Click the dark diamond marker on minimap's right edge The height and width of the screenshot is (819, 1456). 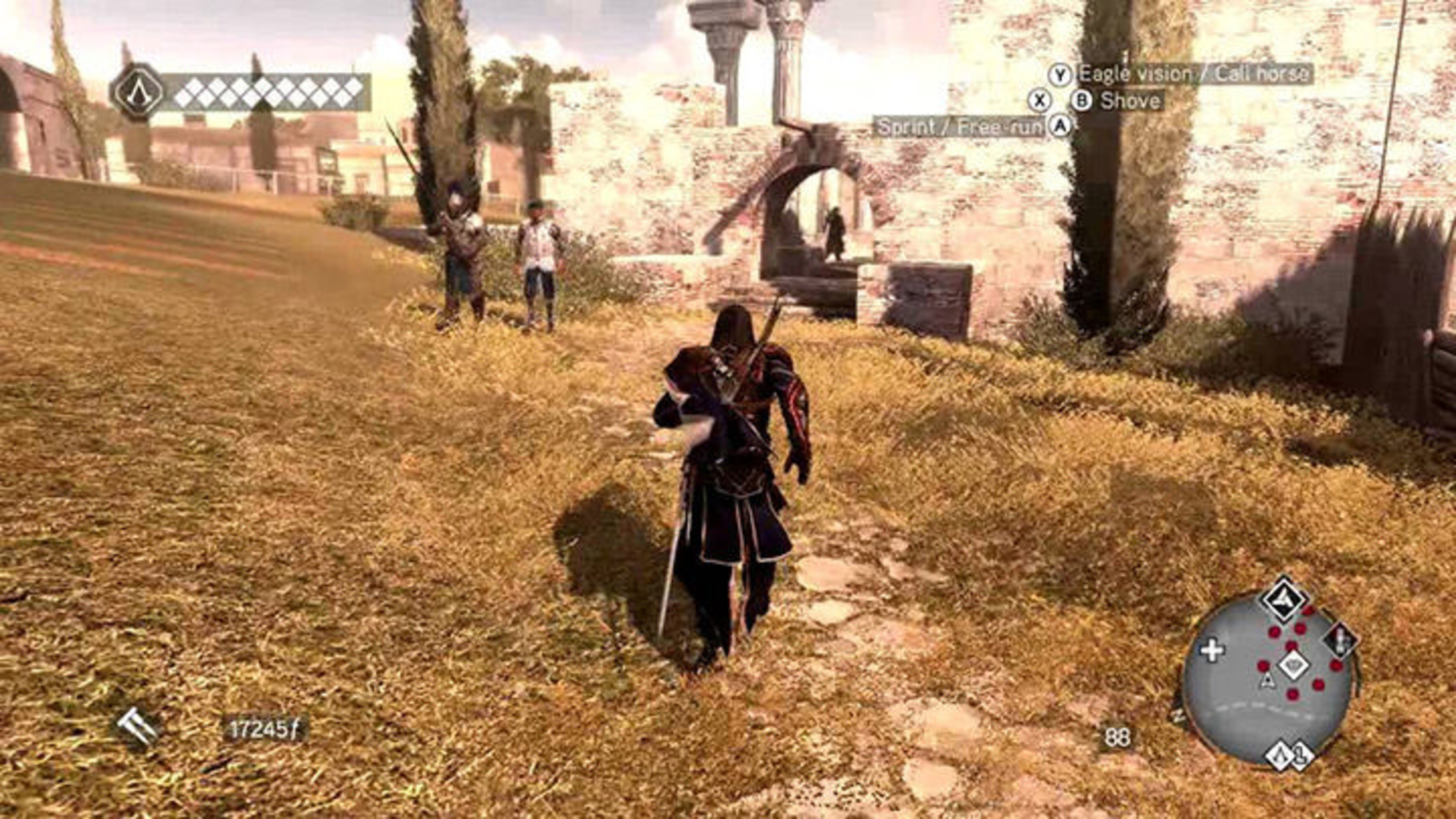[1341, 640]
